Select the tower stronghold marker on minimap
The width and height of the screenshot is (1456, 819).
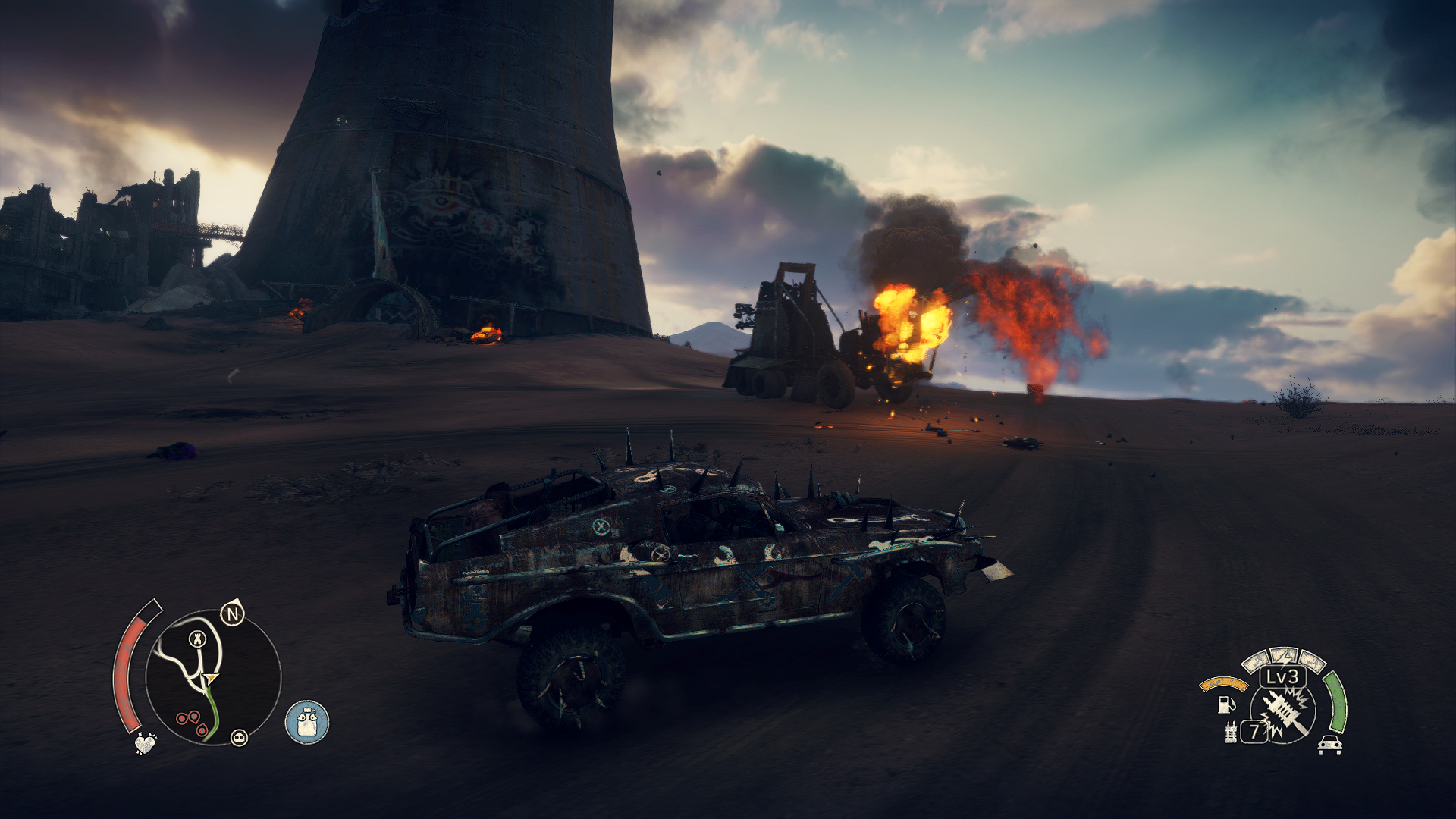coord(198,639)
